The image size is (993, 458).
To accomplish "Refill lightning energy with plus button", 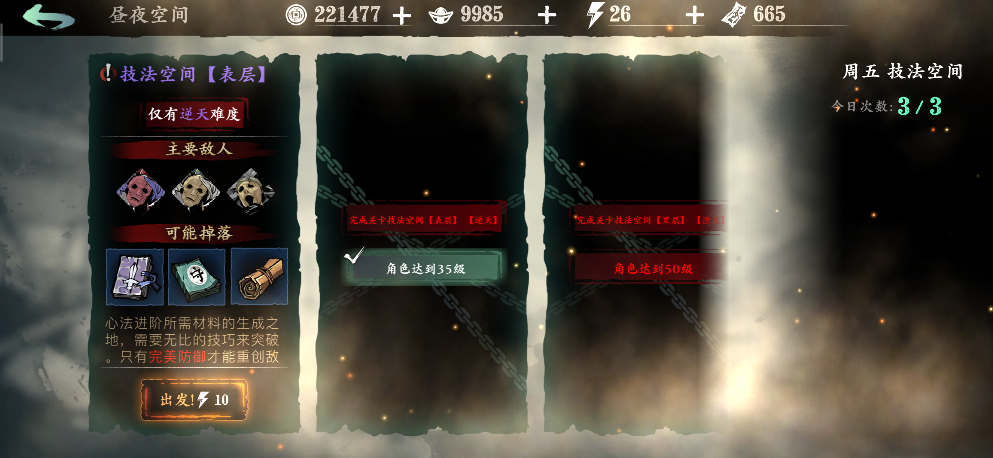I will click(x=694, y=15).
